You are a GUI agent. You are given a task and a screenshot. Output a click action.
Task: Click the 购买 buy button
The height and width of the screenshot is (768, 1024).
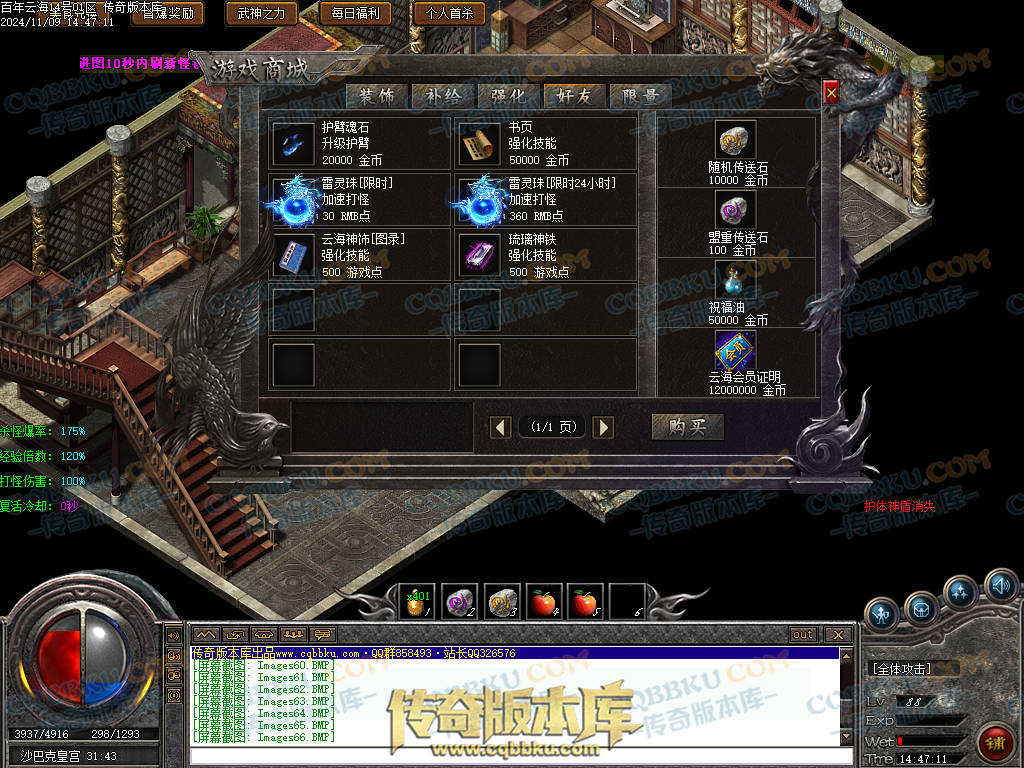687,427
